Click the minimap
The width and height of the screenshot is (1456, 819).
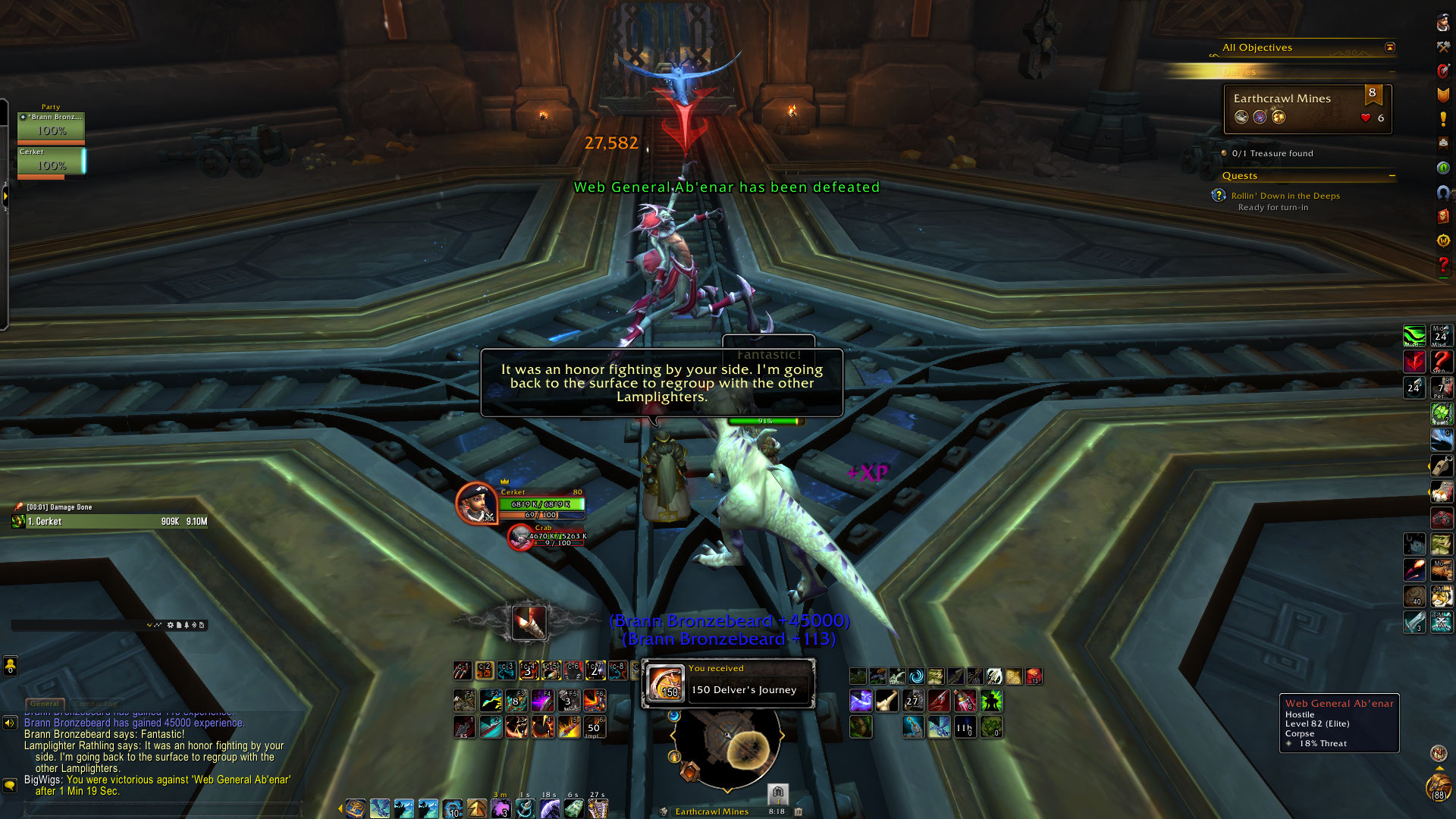(x=726, y=748)
